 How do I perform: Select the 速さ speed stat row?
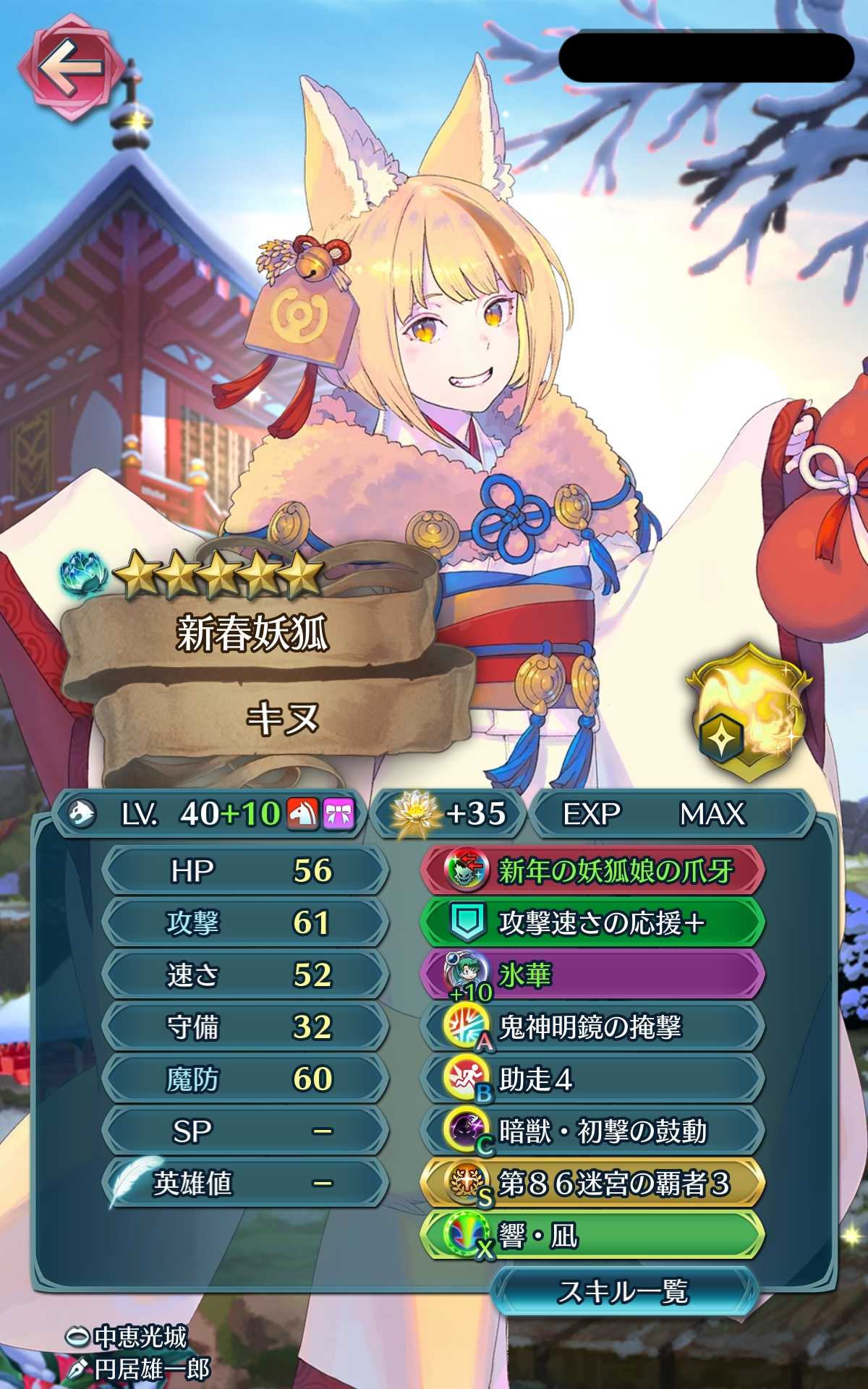(x=244, y=974)
